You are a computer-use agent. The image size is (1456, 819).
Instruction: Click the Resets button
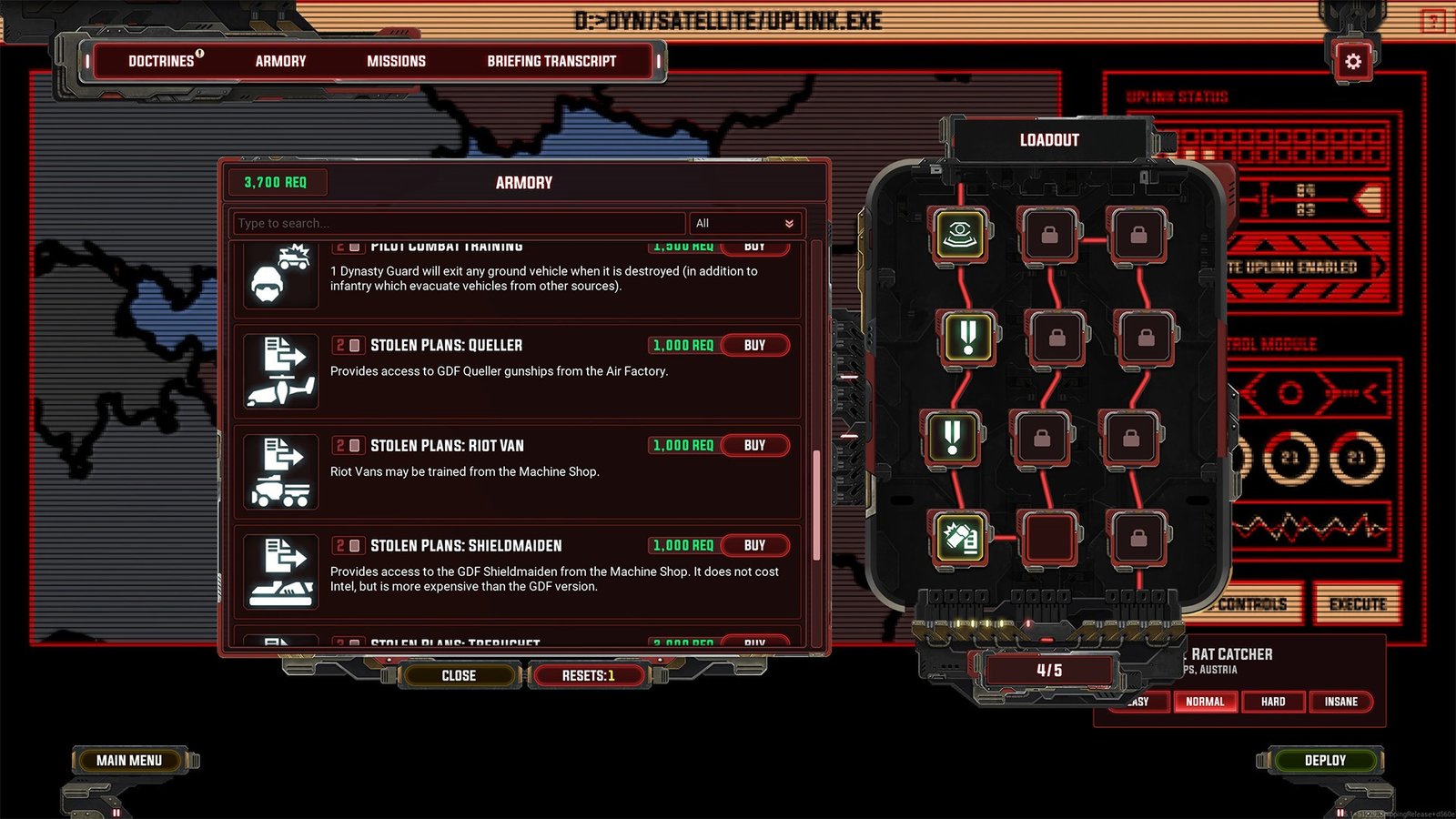pyautogui.click(x=588, y=675)
